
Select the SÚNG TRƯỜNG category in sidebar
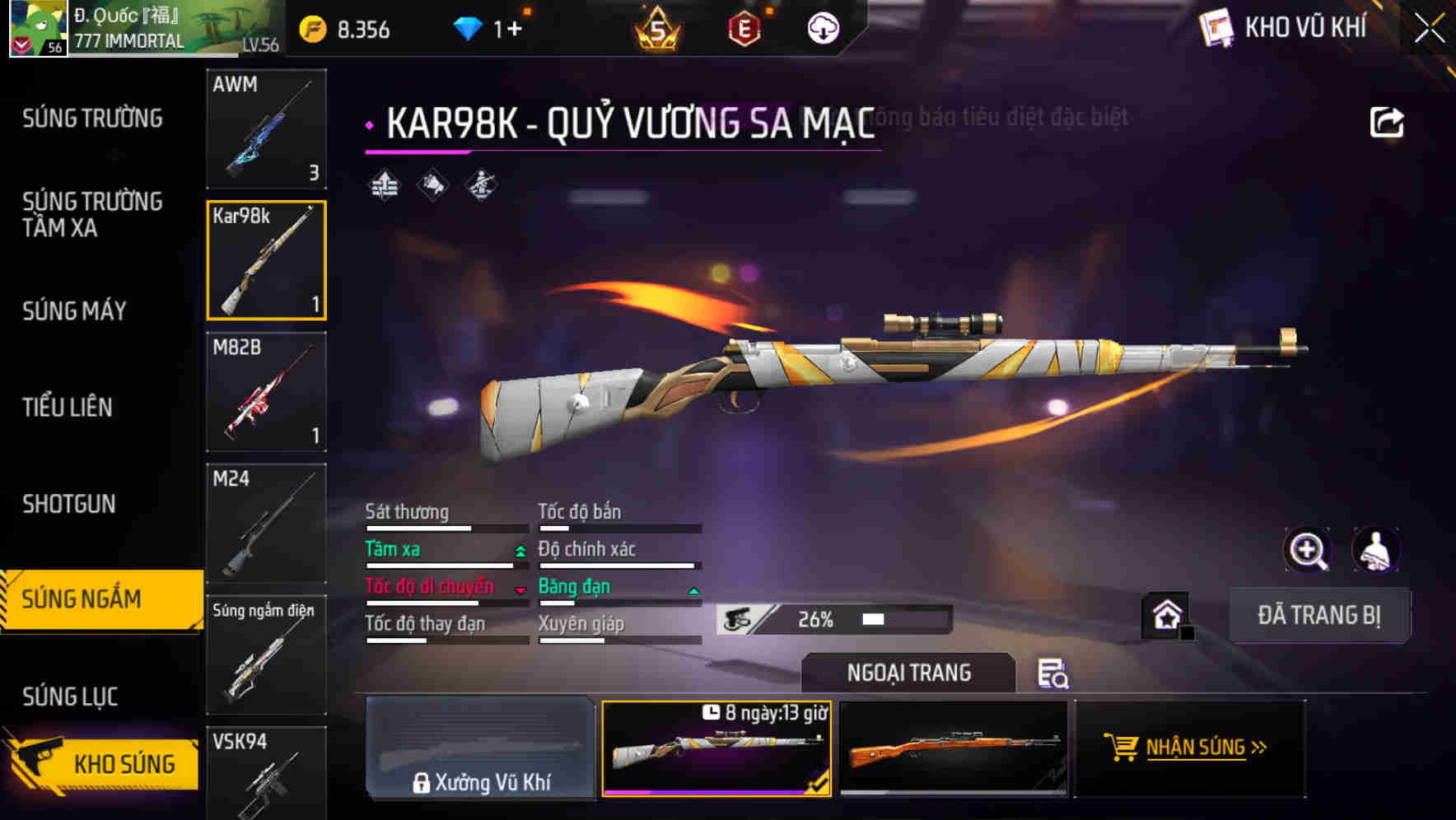click(x=92, y=119)
